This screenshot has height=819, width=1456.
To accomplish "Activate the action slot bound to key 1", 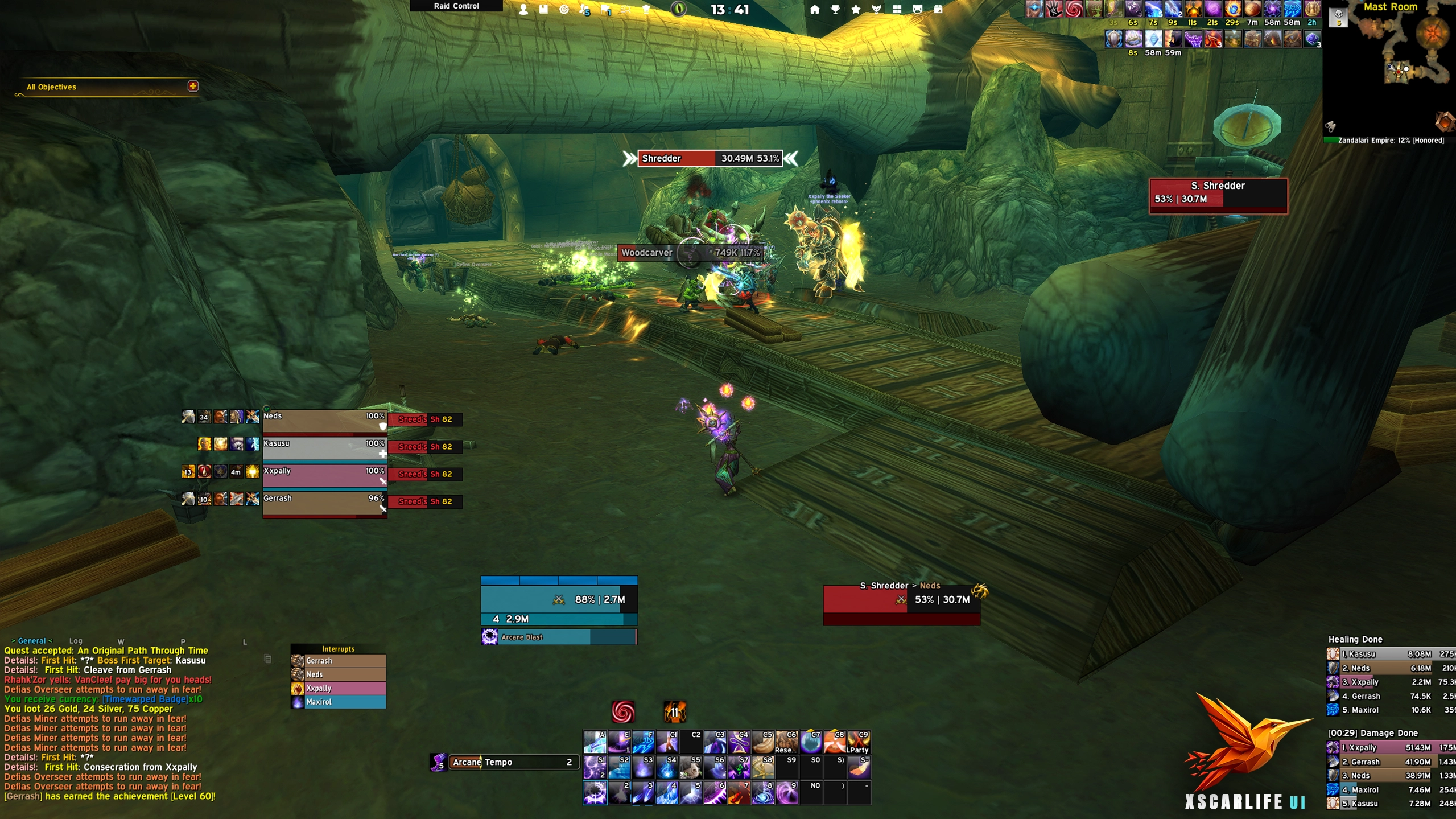I will tap(595, 793).
